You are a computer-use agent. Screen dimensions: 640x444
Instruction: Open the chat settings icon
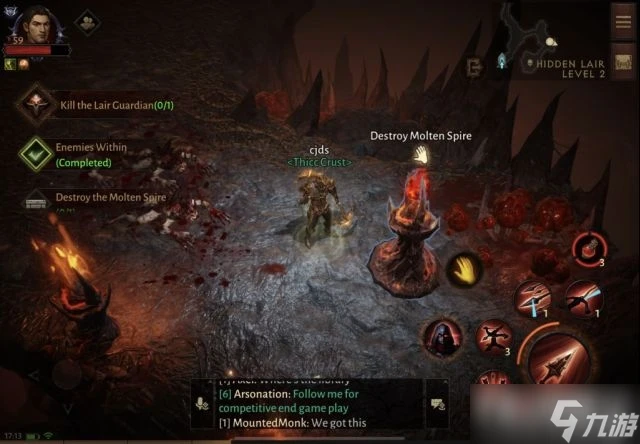click(x=437, y=404)
